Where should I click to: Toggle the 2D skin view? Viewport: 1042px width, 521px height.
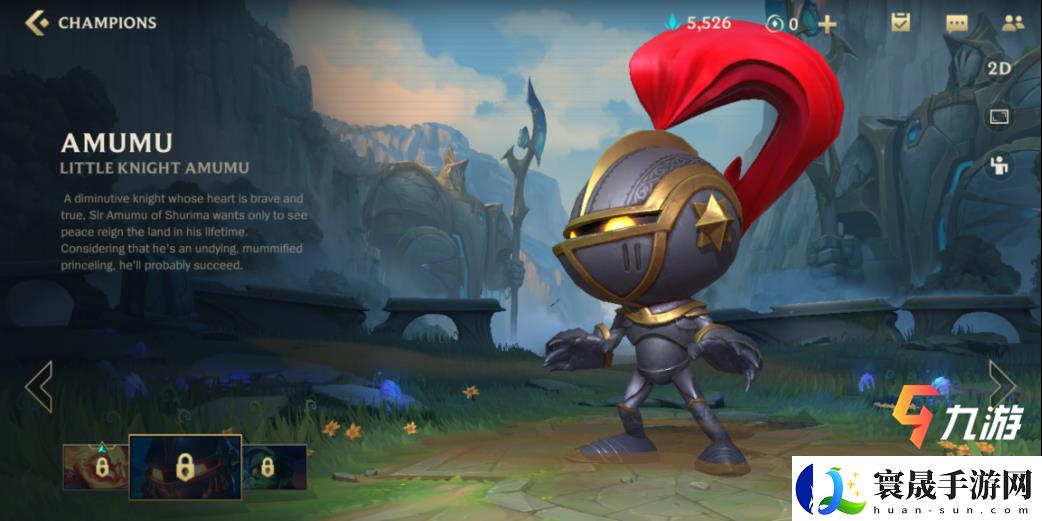[x=998, y=69]
